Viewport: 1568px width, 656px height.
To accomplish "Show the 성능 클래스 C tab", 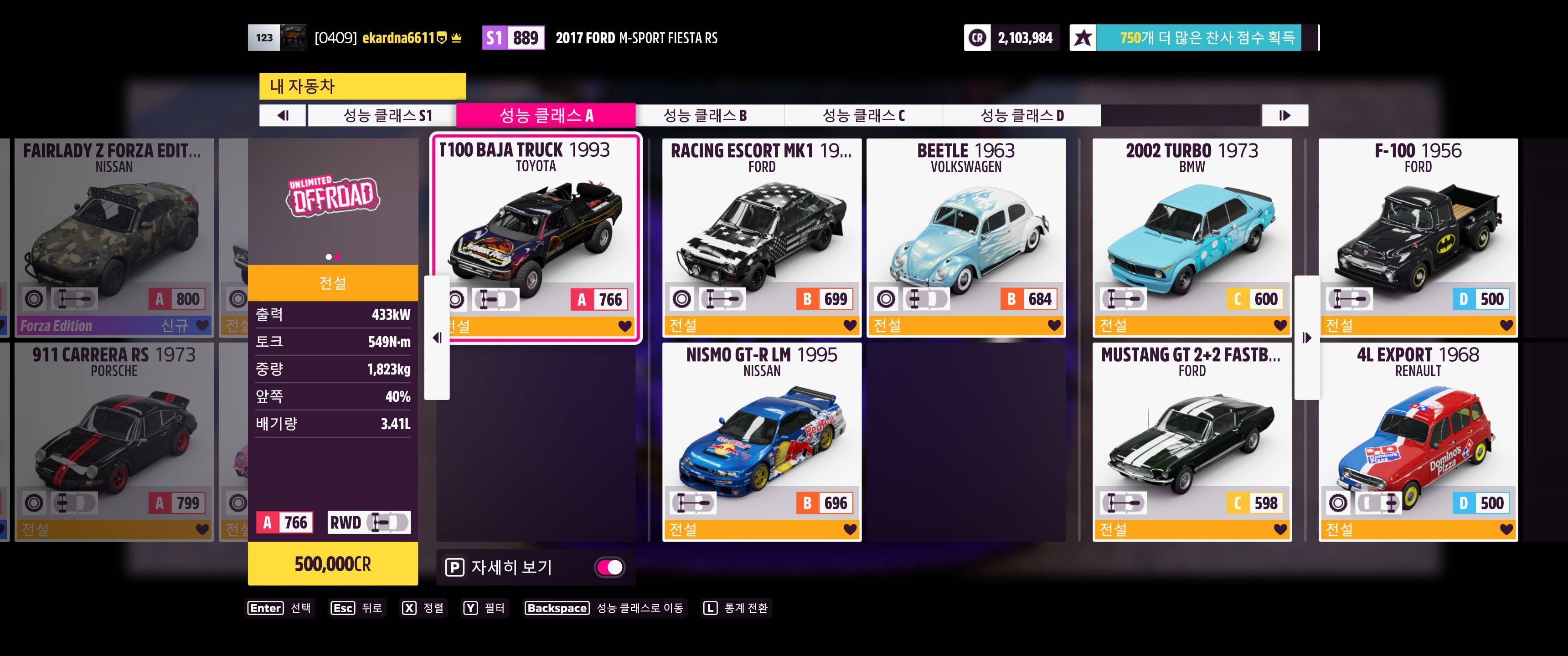I will (x=863, y=116).
